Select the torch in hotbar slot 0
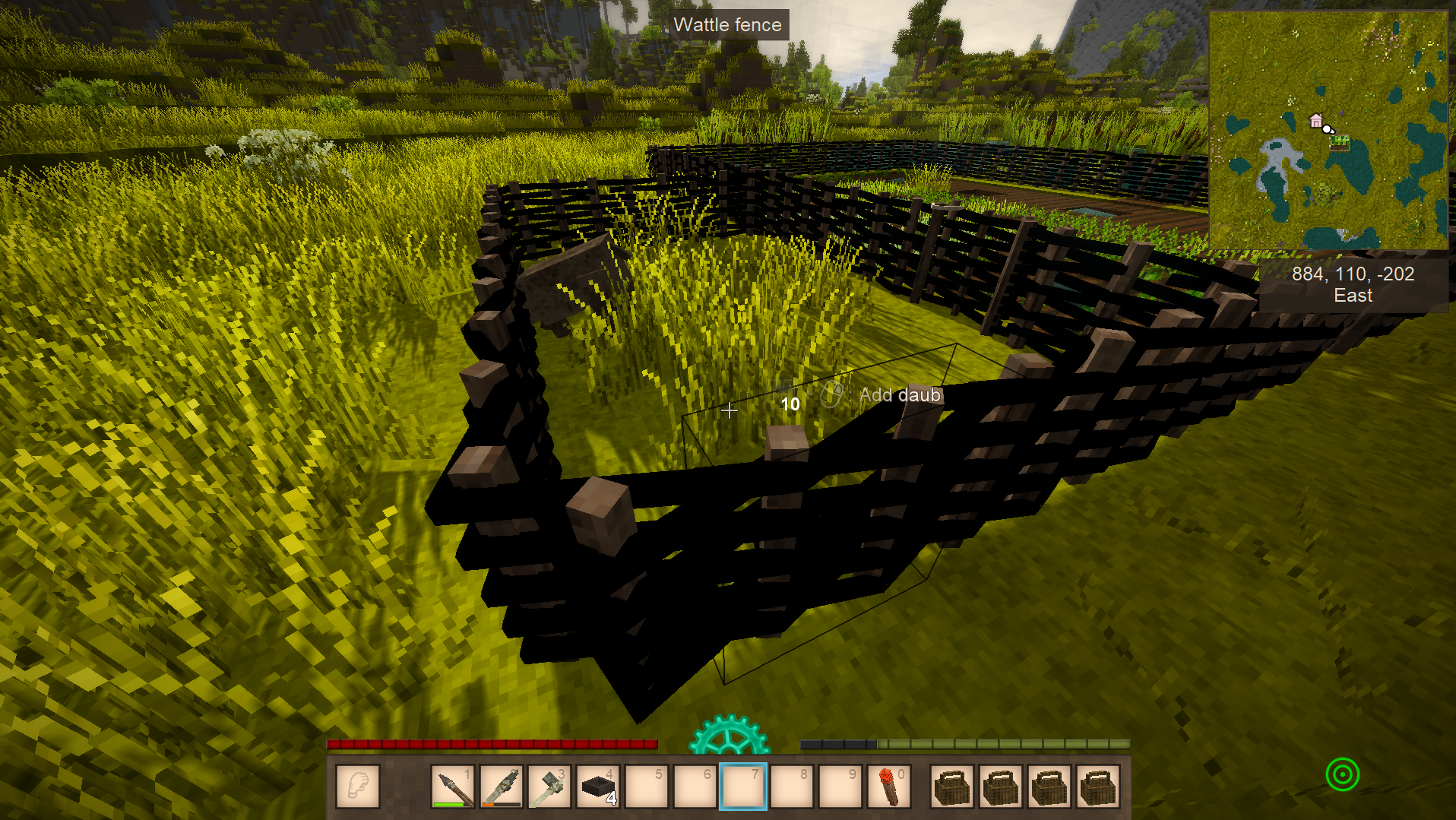Image resolution: width=1456 pixels, height=820 pixels. [889, 786]
